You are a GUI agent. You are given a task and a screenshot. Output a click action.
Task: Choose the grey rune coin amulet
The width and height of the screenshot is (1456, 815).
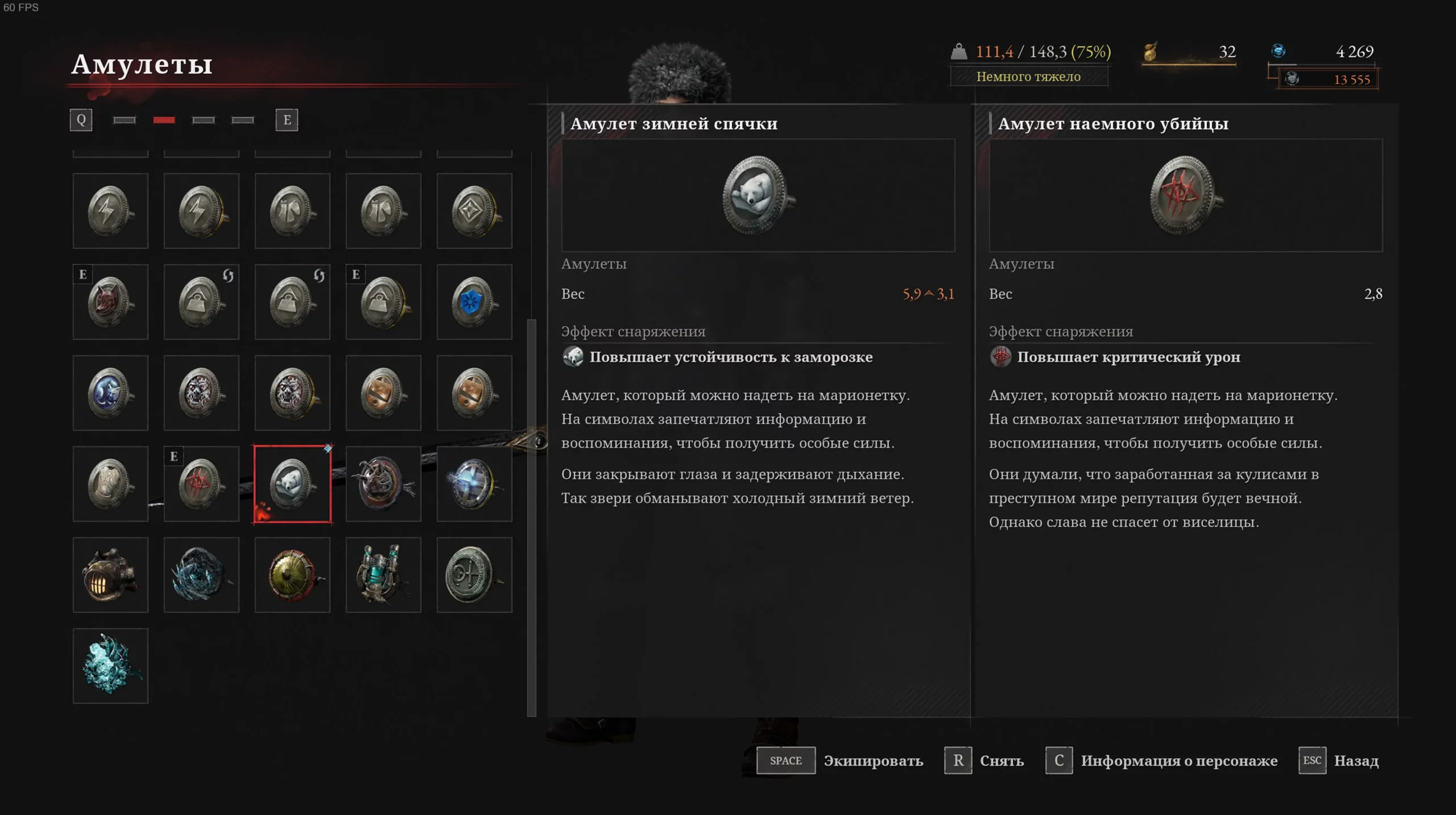pos(474,575)
